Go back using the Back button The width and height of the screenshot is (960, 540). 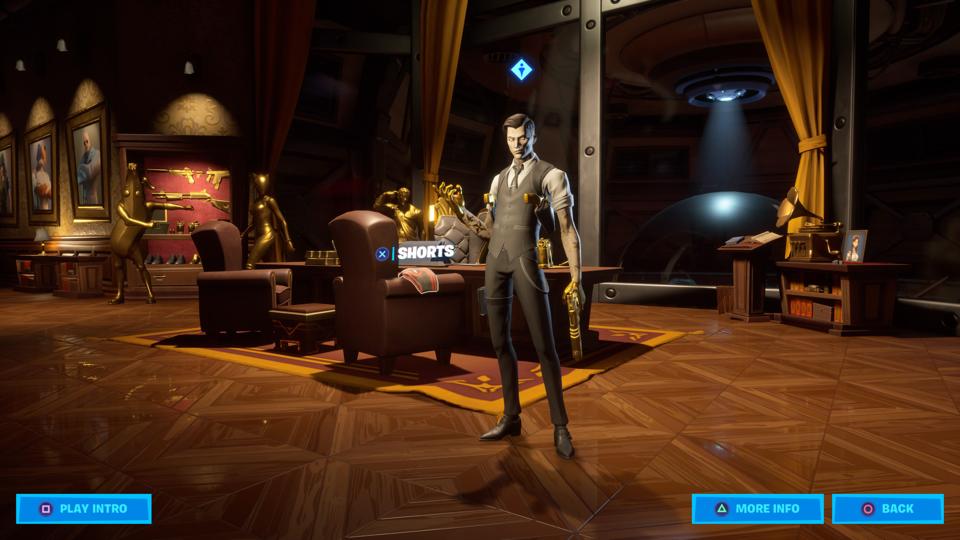(887, 508)
